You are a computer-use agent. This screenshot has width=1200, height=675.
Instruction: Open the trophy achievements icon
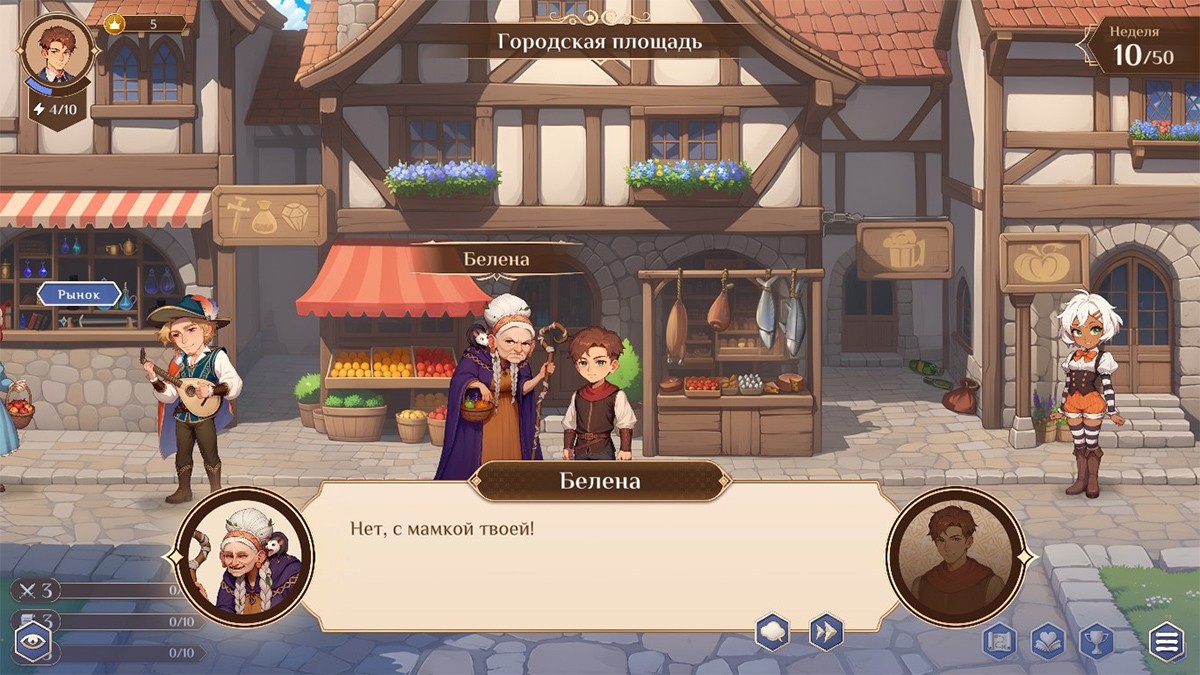(x=1096, y=640)
